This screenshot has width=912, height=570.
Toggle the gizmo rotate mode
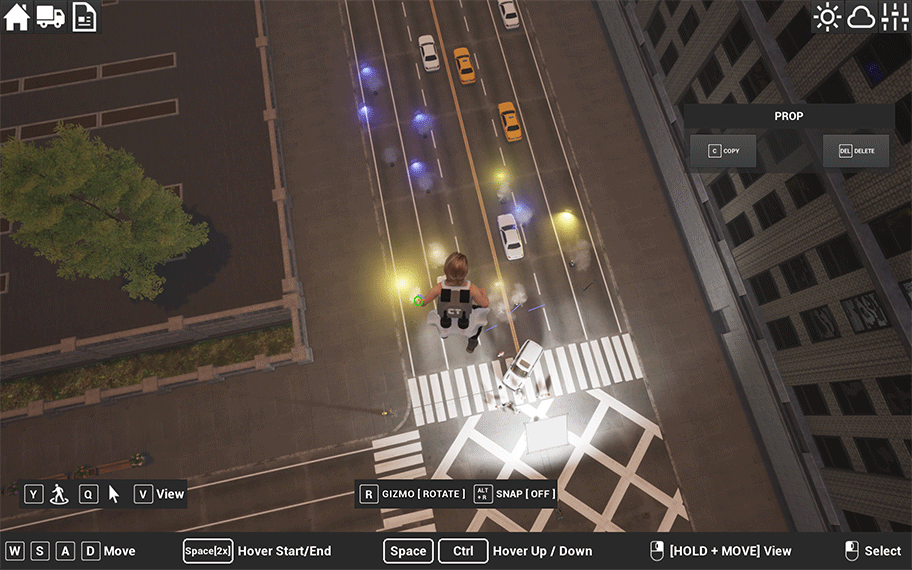tap(412, 494)
